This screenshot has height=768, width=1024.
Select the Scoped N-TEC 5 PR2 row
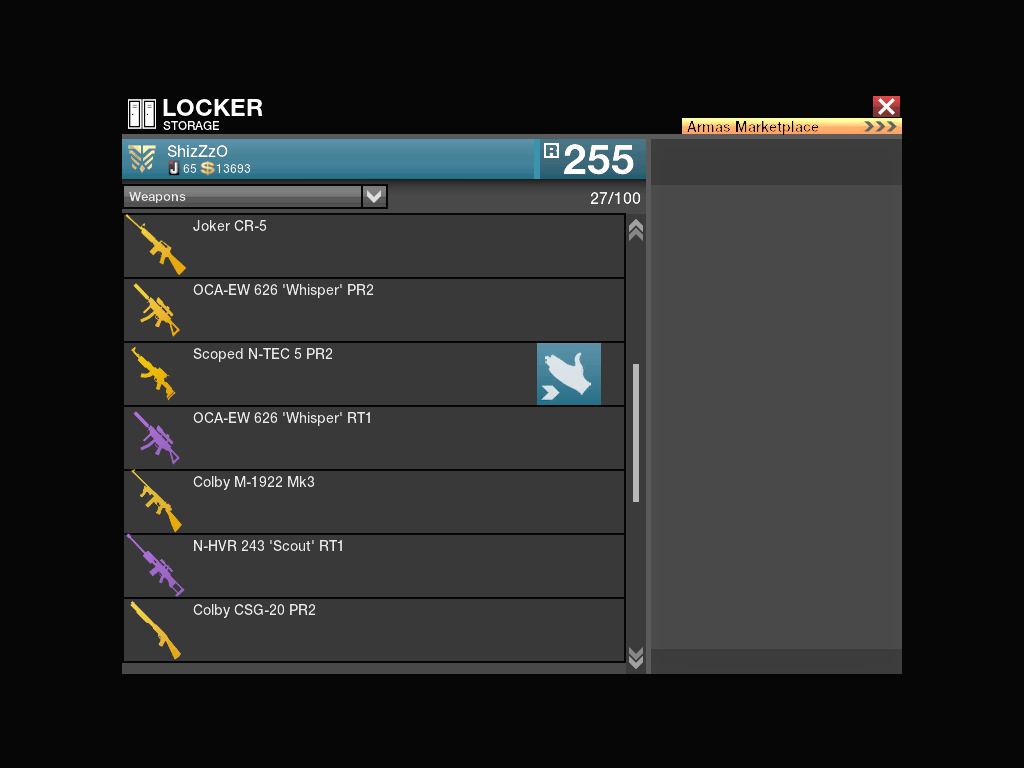tap(330, 374)
